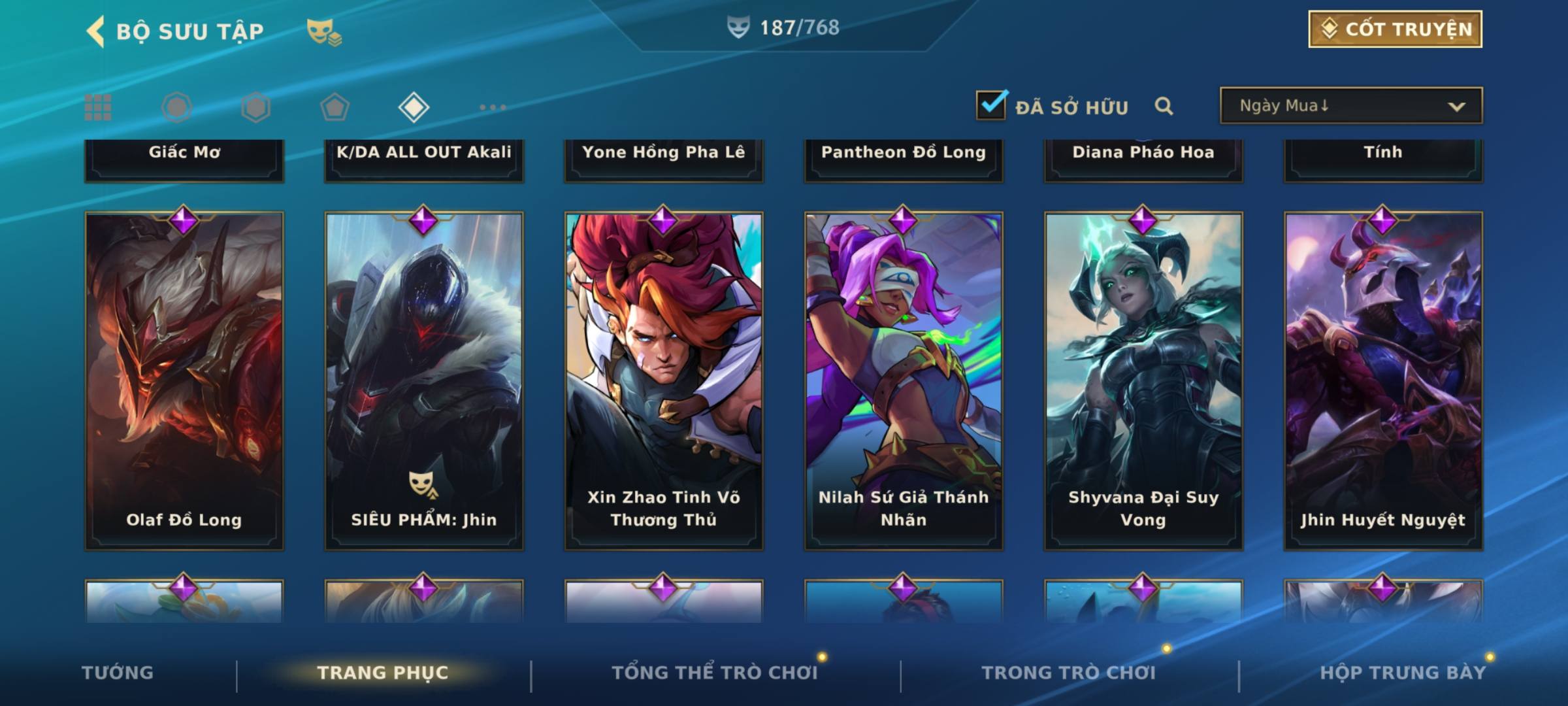Toggle the Đã Sở Hữu checkbox
1568x706 pixels.
(x=991, y=105)
